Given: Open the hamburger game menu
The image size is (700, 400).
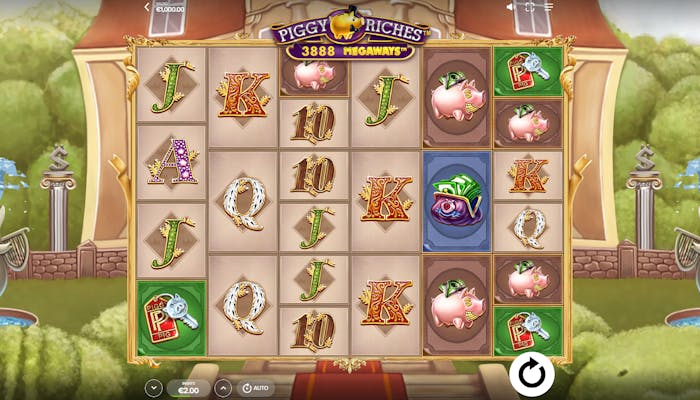Looking at the screenshot, I should (550, 7).
